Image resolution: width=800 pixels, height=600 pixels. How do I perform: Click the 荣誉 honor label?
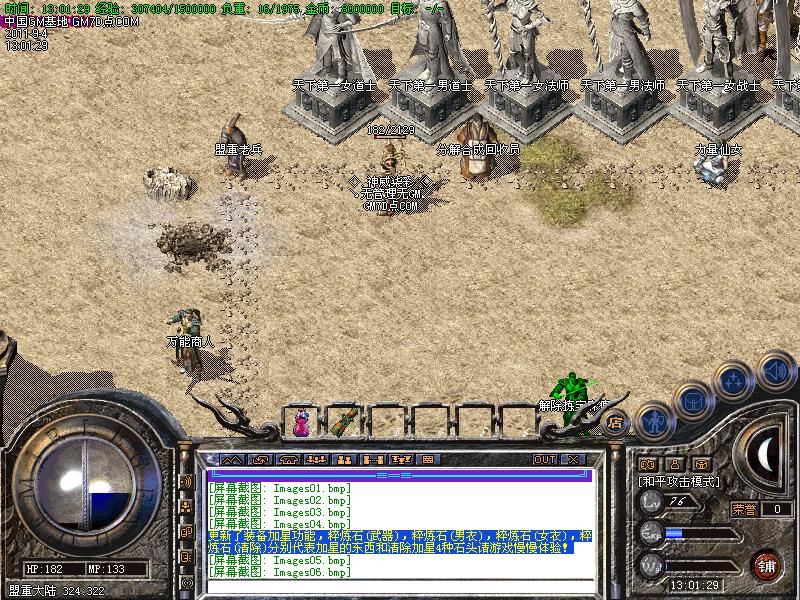point(744,509)
